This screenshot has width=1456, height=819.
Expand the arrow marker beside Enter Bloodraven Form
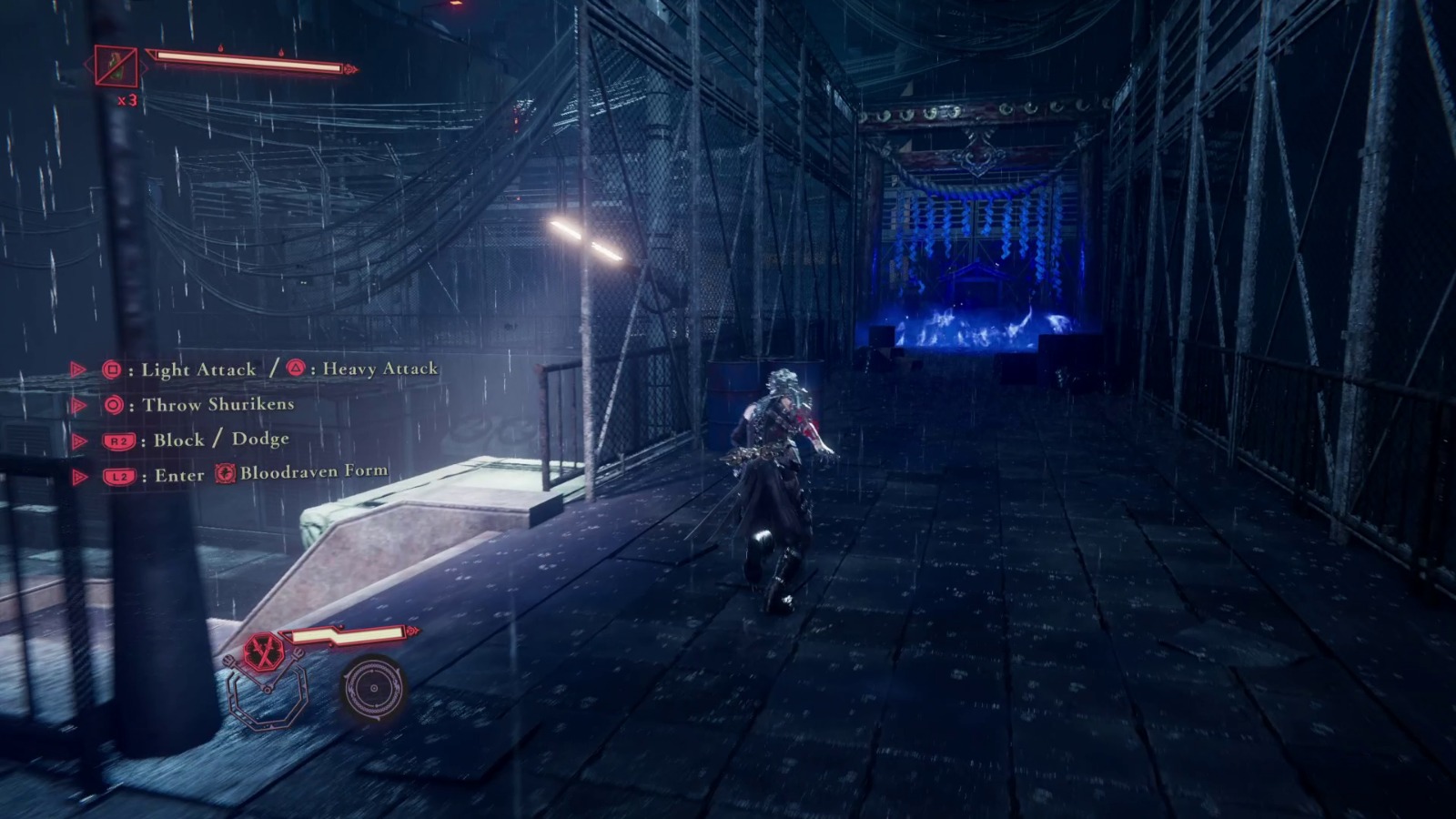click(79, 474)
